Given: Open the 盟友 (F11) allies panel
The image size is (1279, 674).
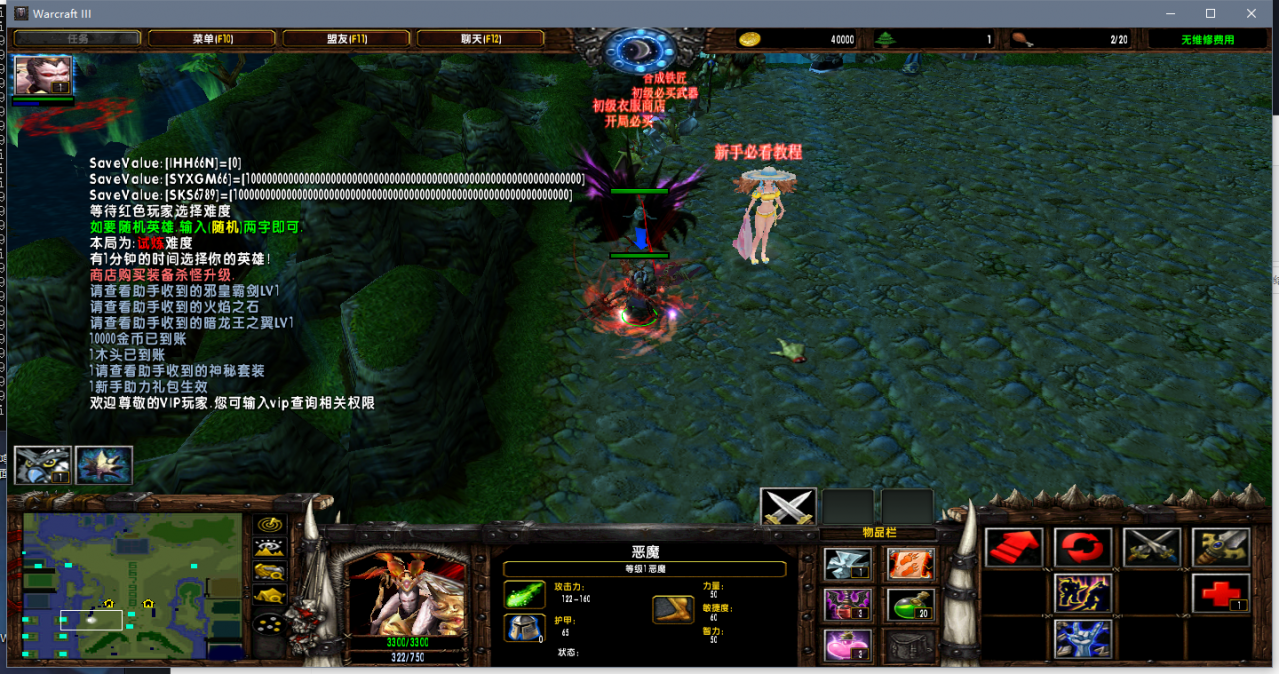Looking at the screenshot, I should coord(346,39).
